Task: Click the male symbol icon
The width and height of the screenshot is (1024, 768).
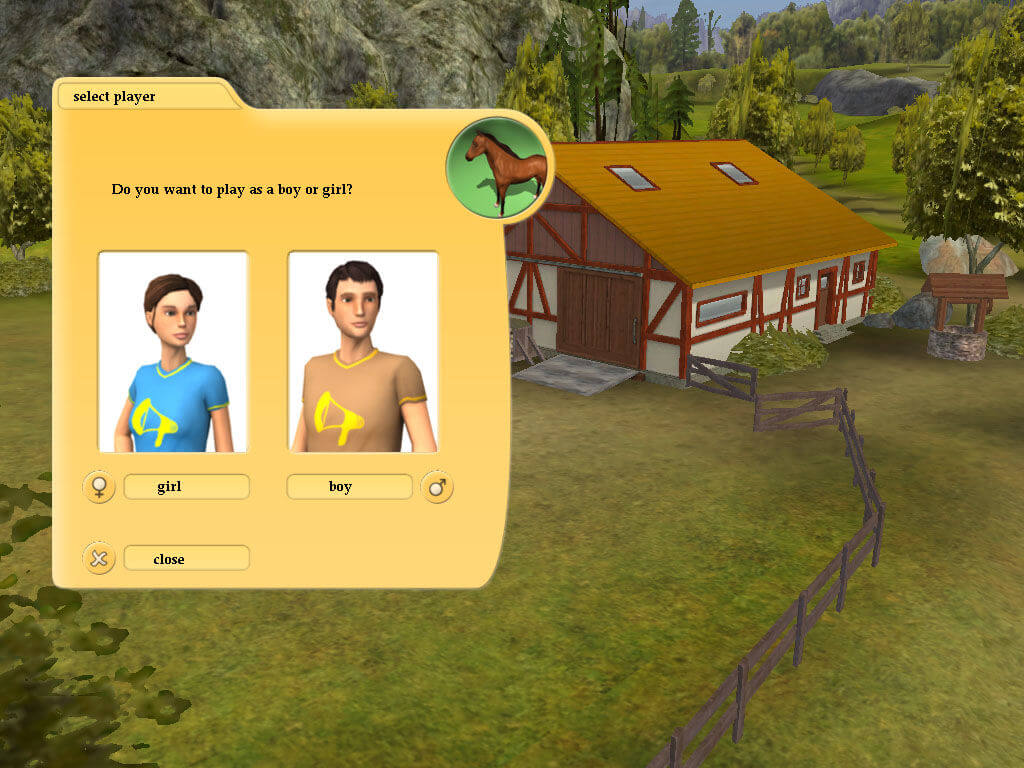Action: [x=437, y=487]
